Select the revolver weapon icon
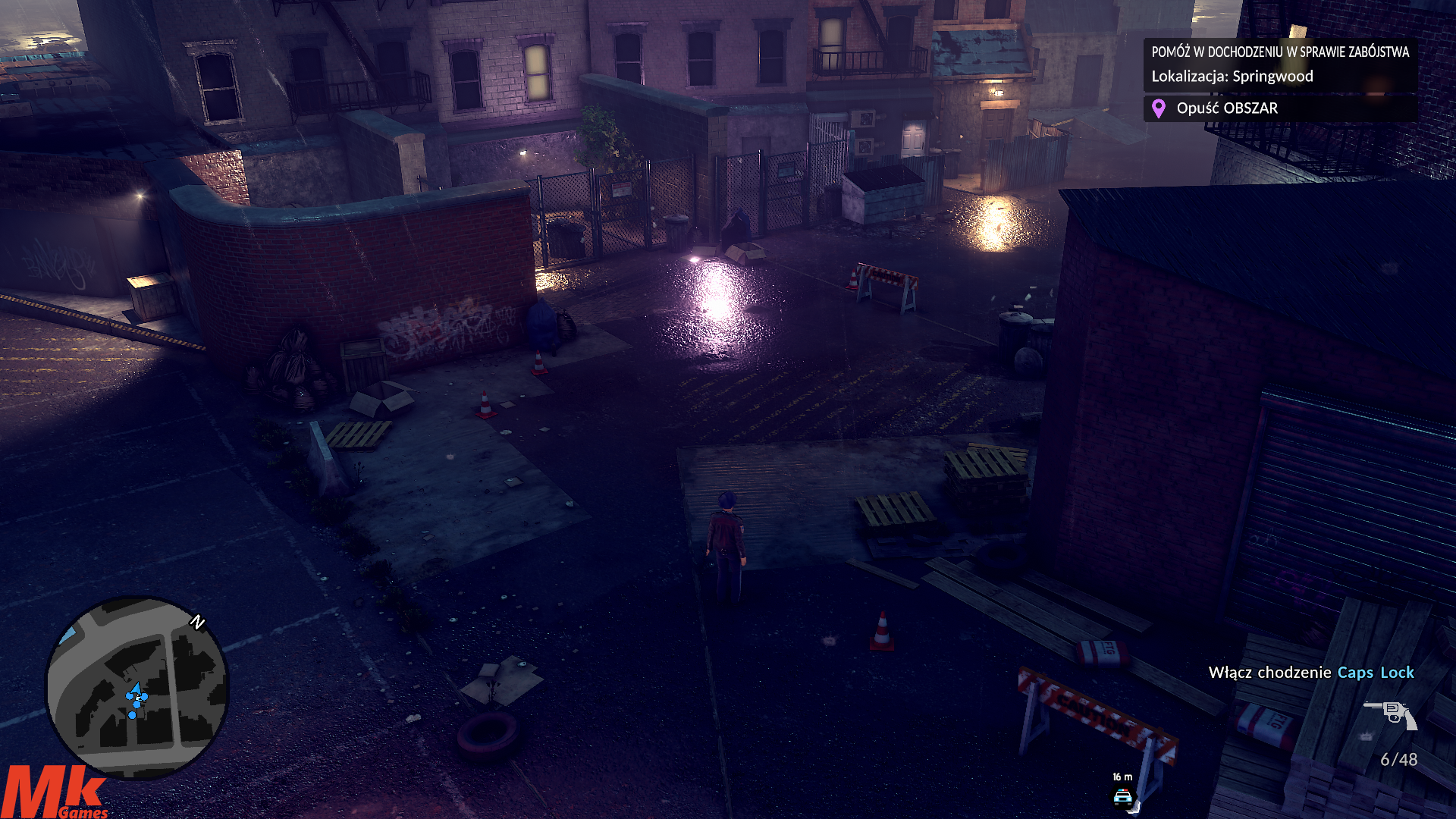 tap(1390, 714)
